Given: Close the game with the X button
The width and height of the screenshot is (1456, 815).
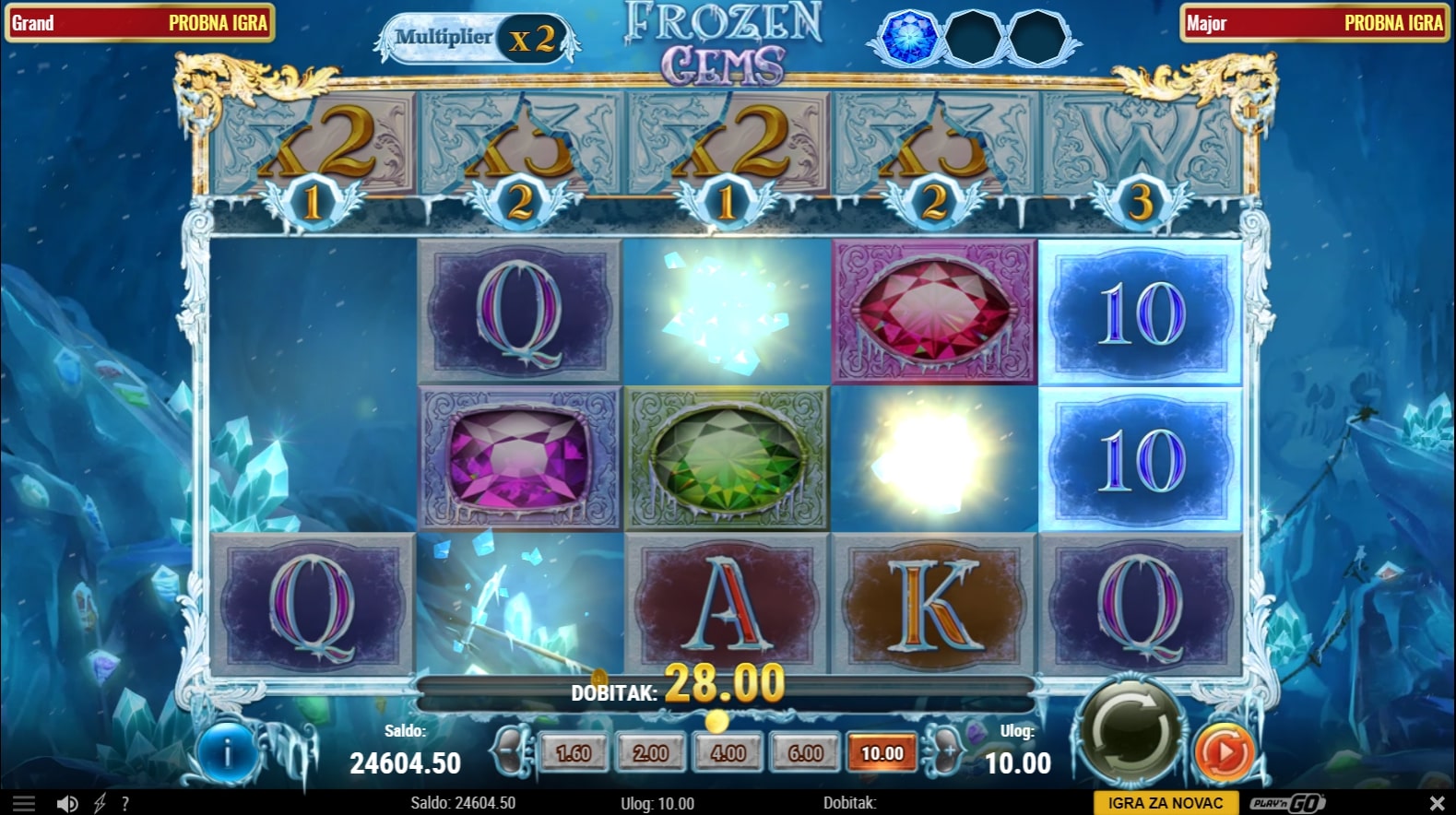Looking at the screenshot, I should [x=1437, y=803].
